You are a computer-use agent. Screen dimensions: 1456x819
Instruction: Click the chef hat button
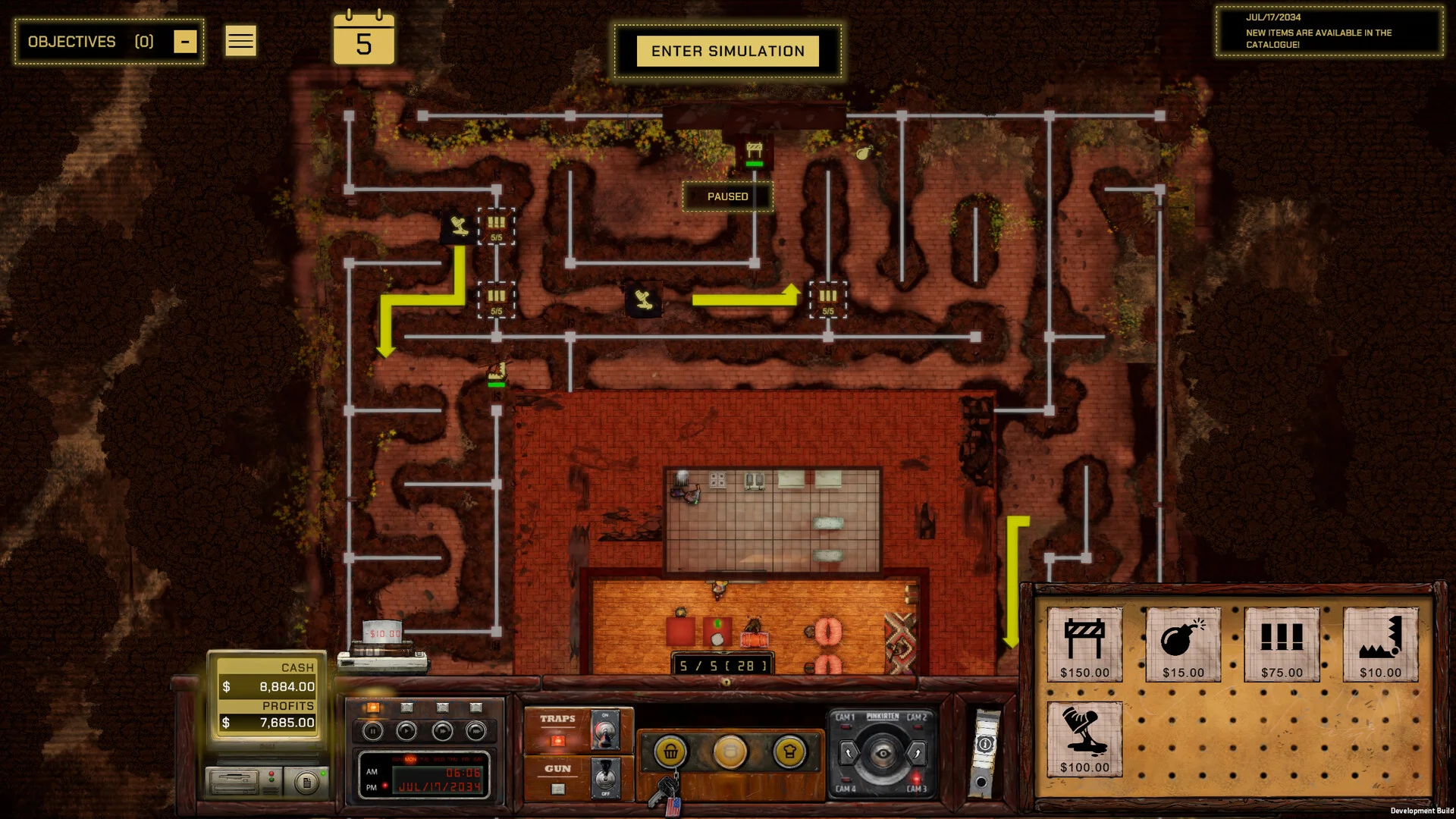click(789, 752)
